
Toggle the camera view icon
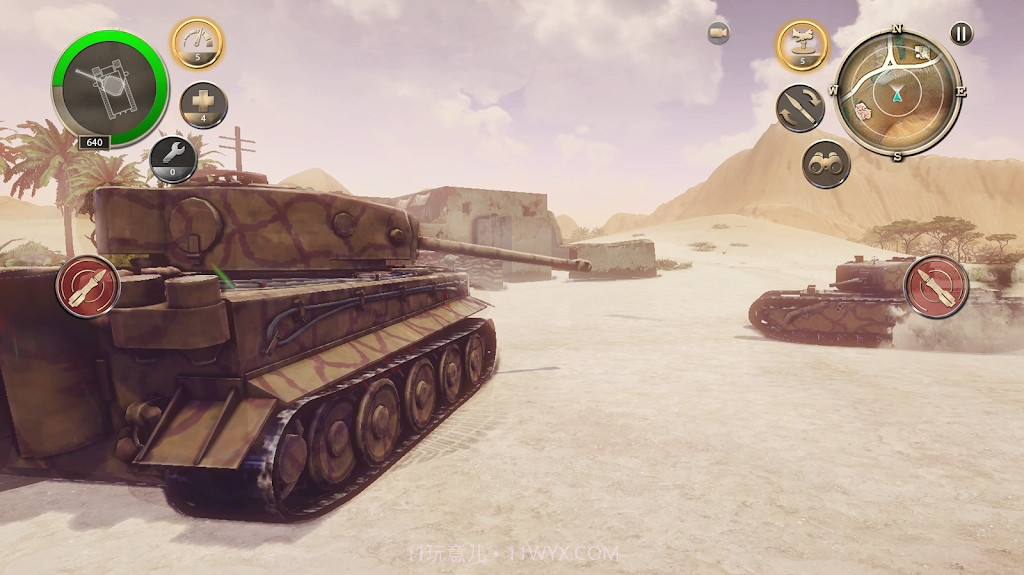[718, 33]
